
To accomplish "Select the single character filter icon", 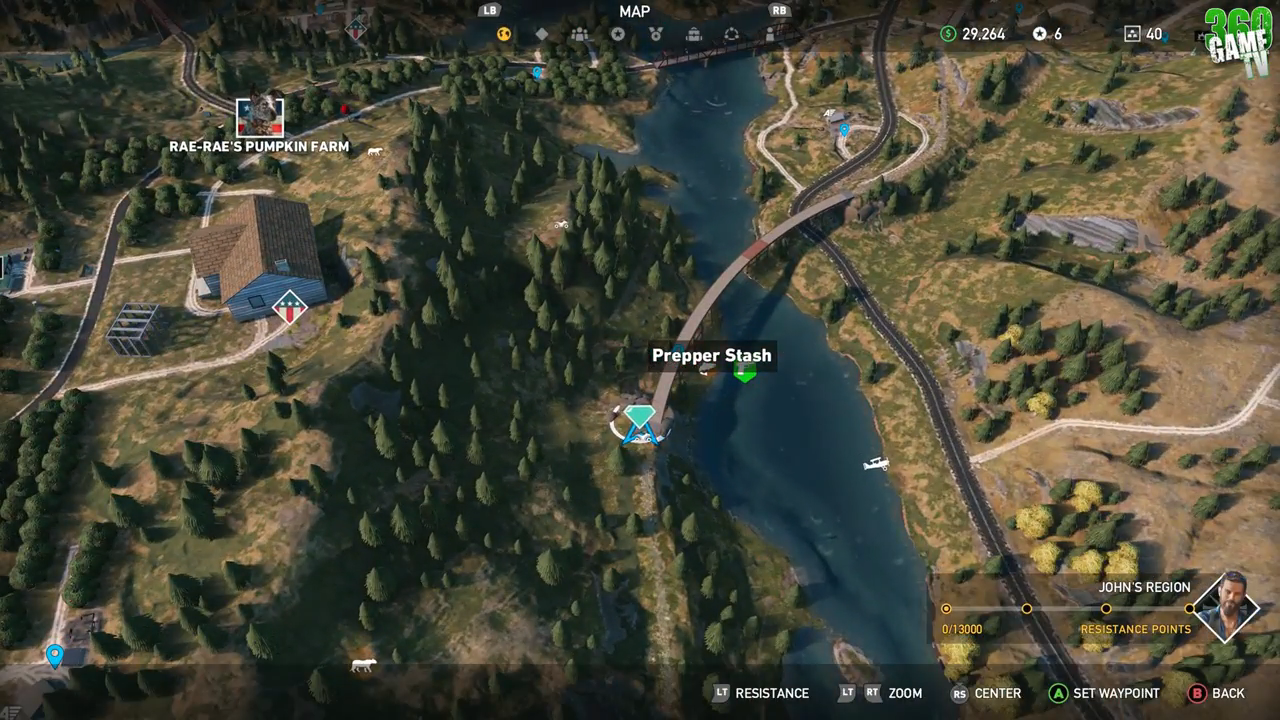I will coord(770,33).
